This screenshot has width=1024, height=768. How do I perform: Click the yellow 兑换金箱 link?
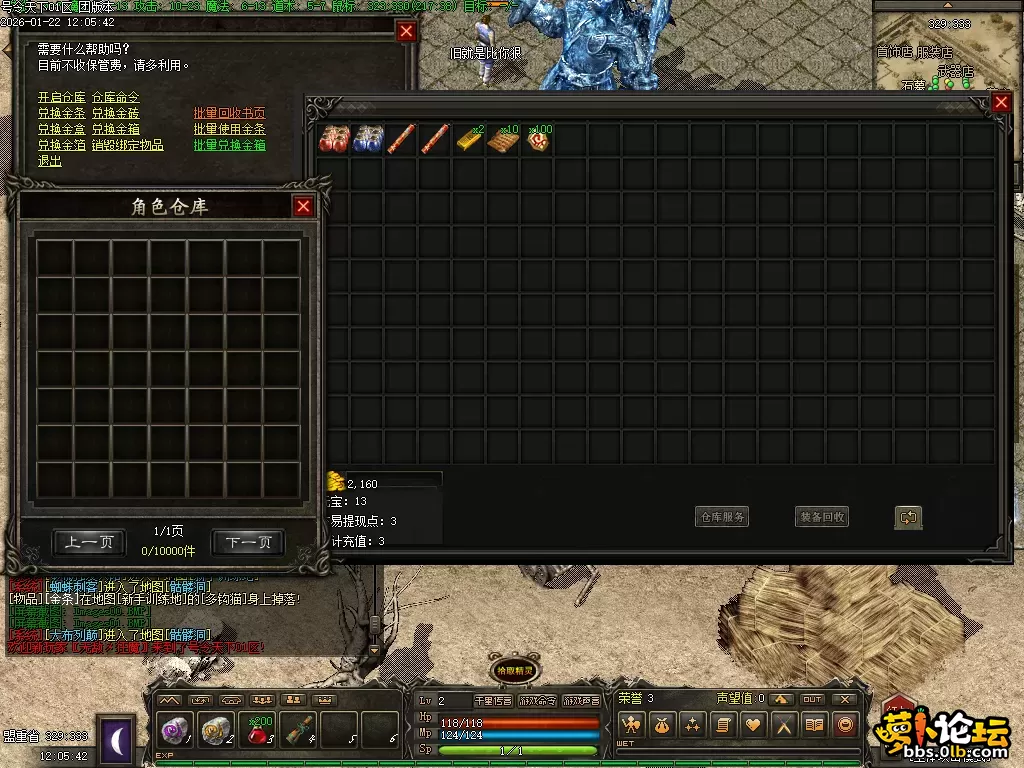point(116,129)
